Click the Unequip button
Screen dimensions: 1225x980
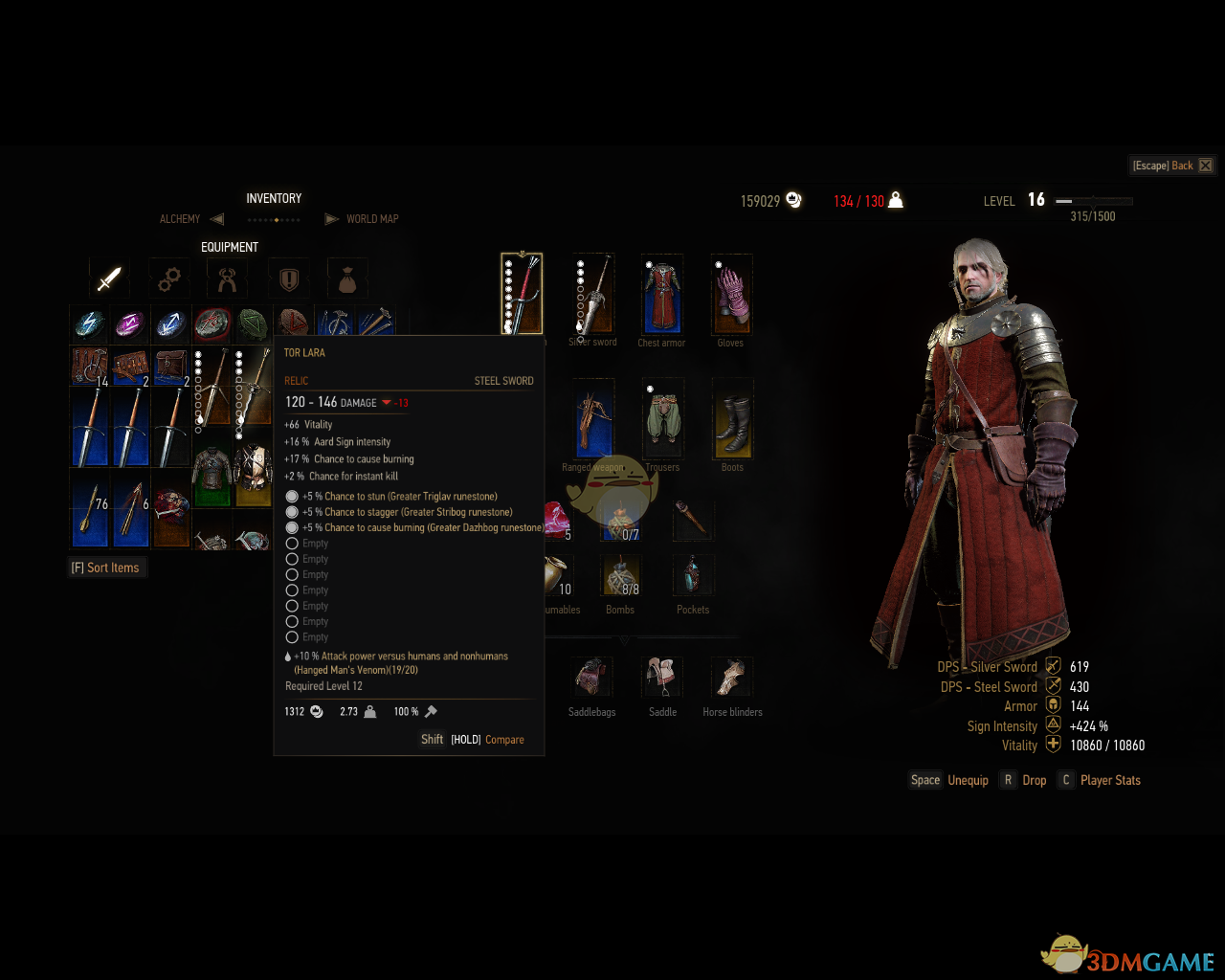968,780
